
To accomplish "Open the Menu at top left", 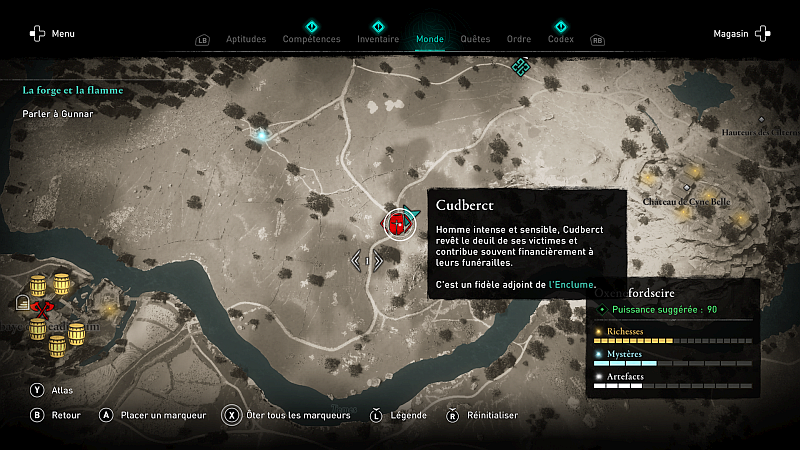I will pyautogui.click(x=52, y=33).
